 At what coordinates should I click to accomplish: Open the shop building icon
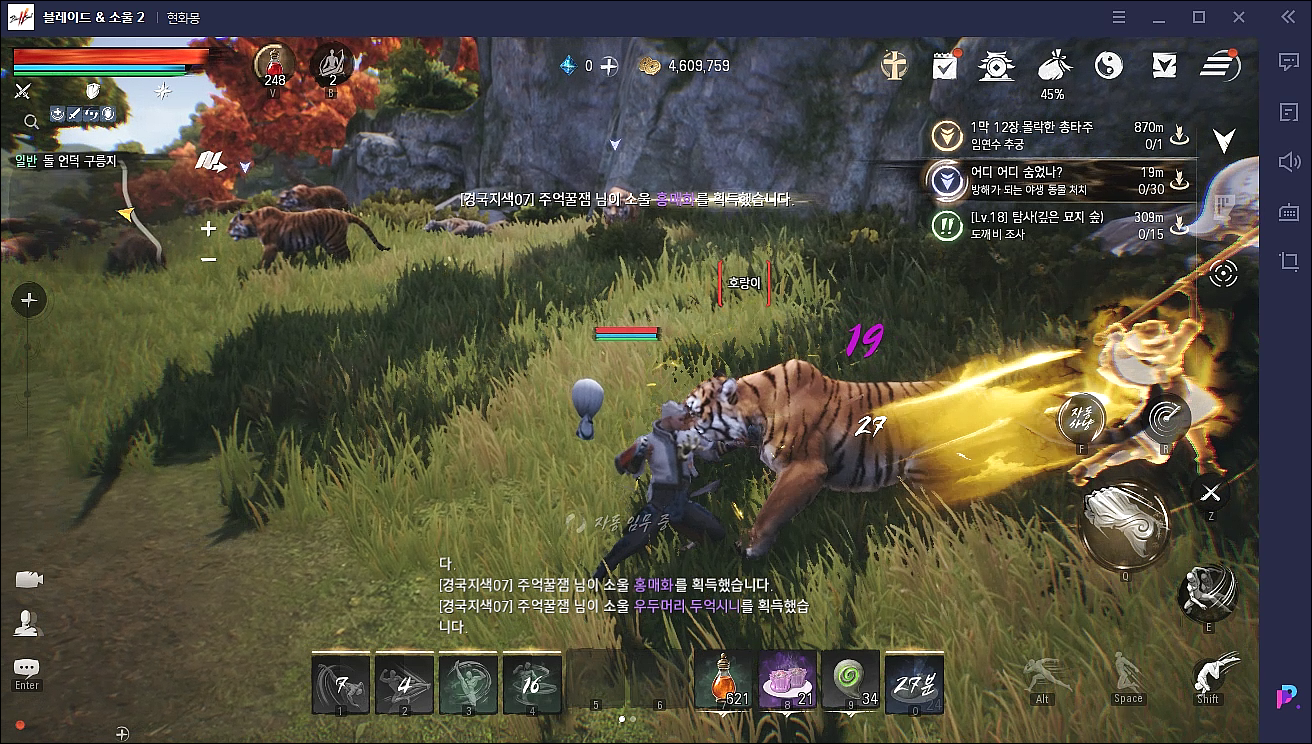click(x=997, y=66)
